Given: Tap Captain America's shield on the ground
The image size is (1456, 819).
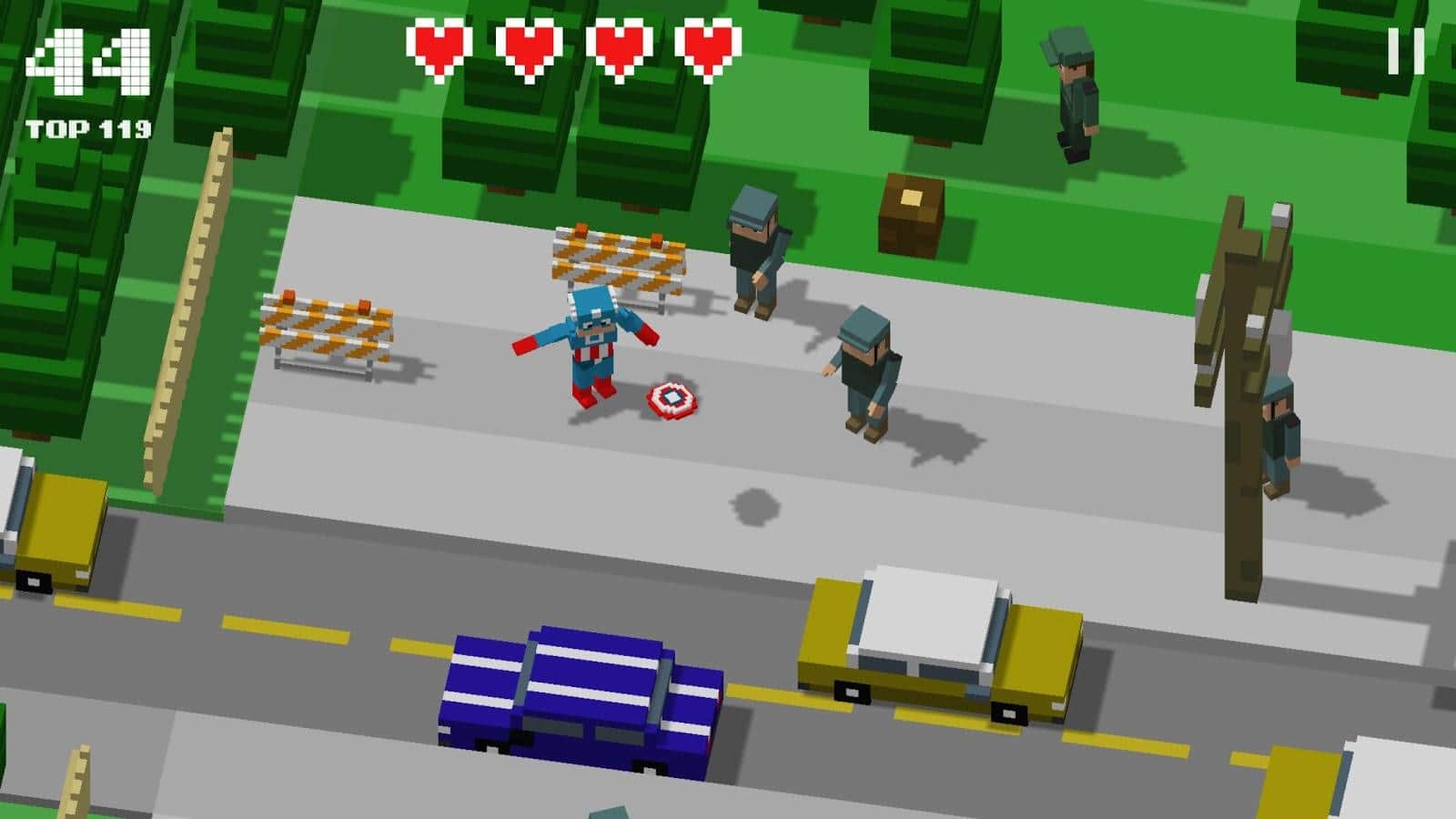Looking at the screenshot, I should pyautogui.click(x=671, y=399).
